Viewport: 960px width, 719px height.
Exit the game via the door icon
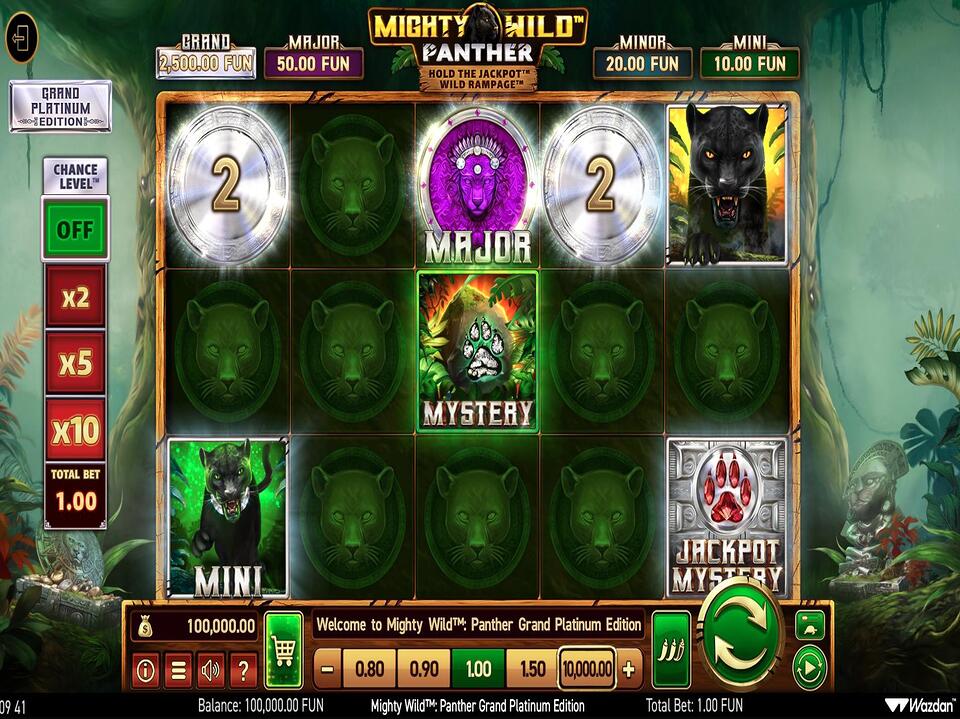coord(21,39)
